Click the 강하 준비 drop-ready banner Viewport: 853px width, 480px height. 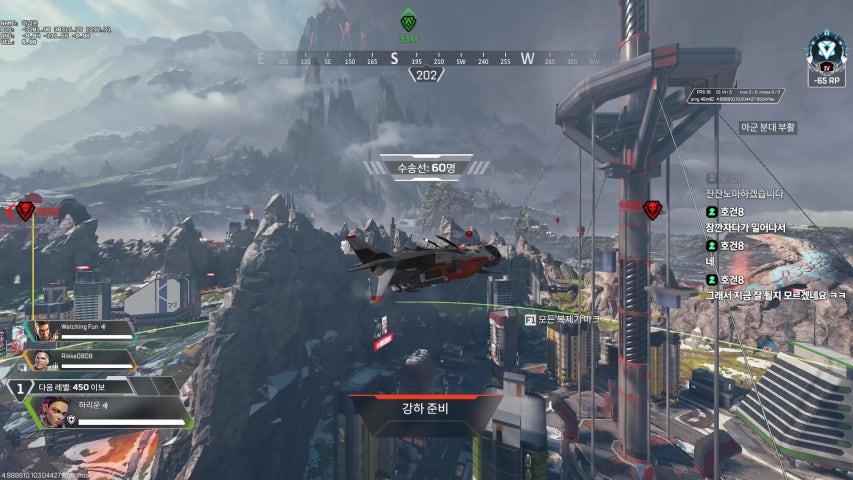click(426, 409)
